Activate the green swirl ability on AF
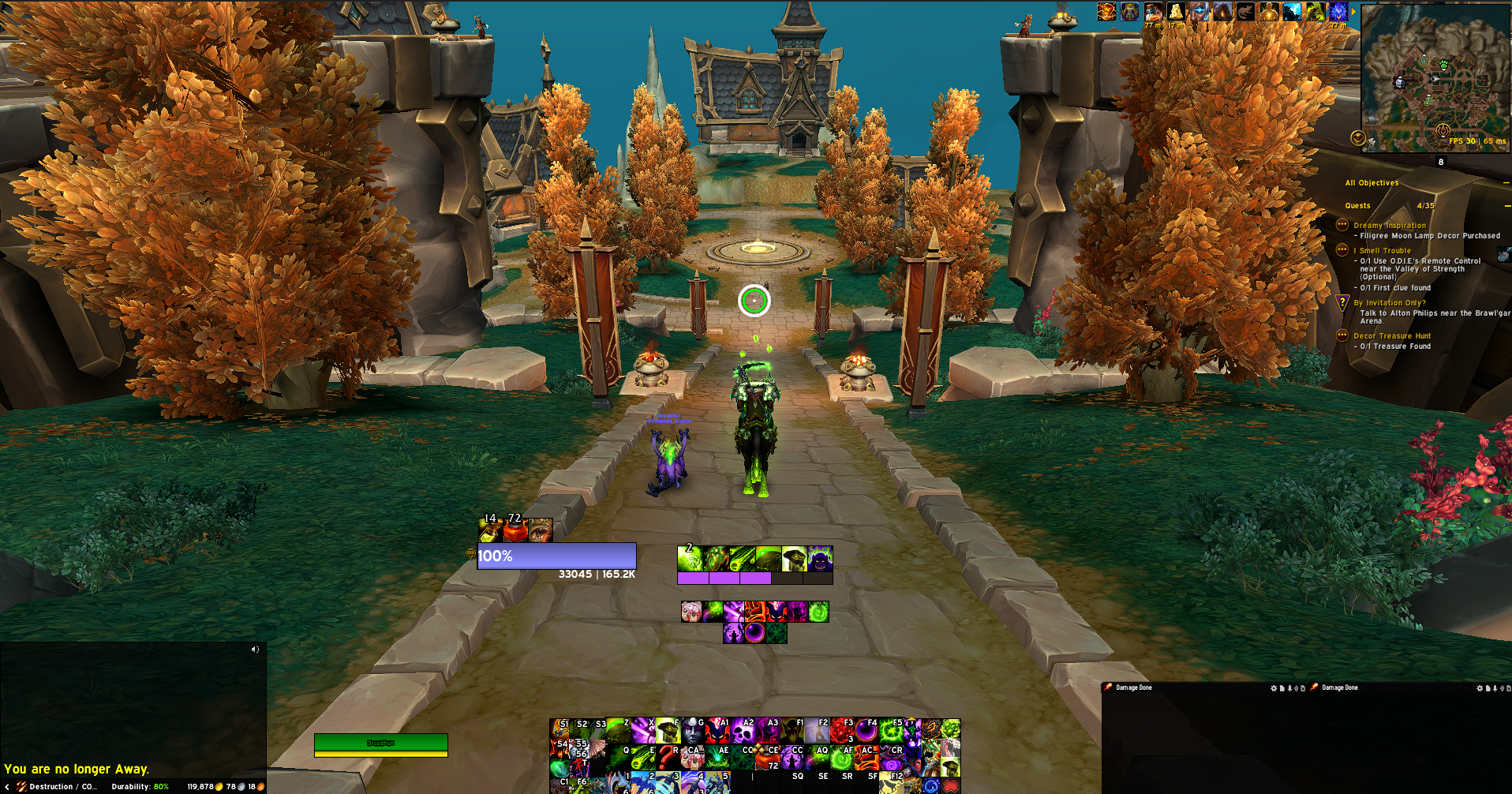1512x794 pixels. (841, 758)
